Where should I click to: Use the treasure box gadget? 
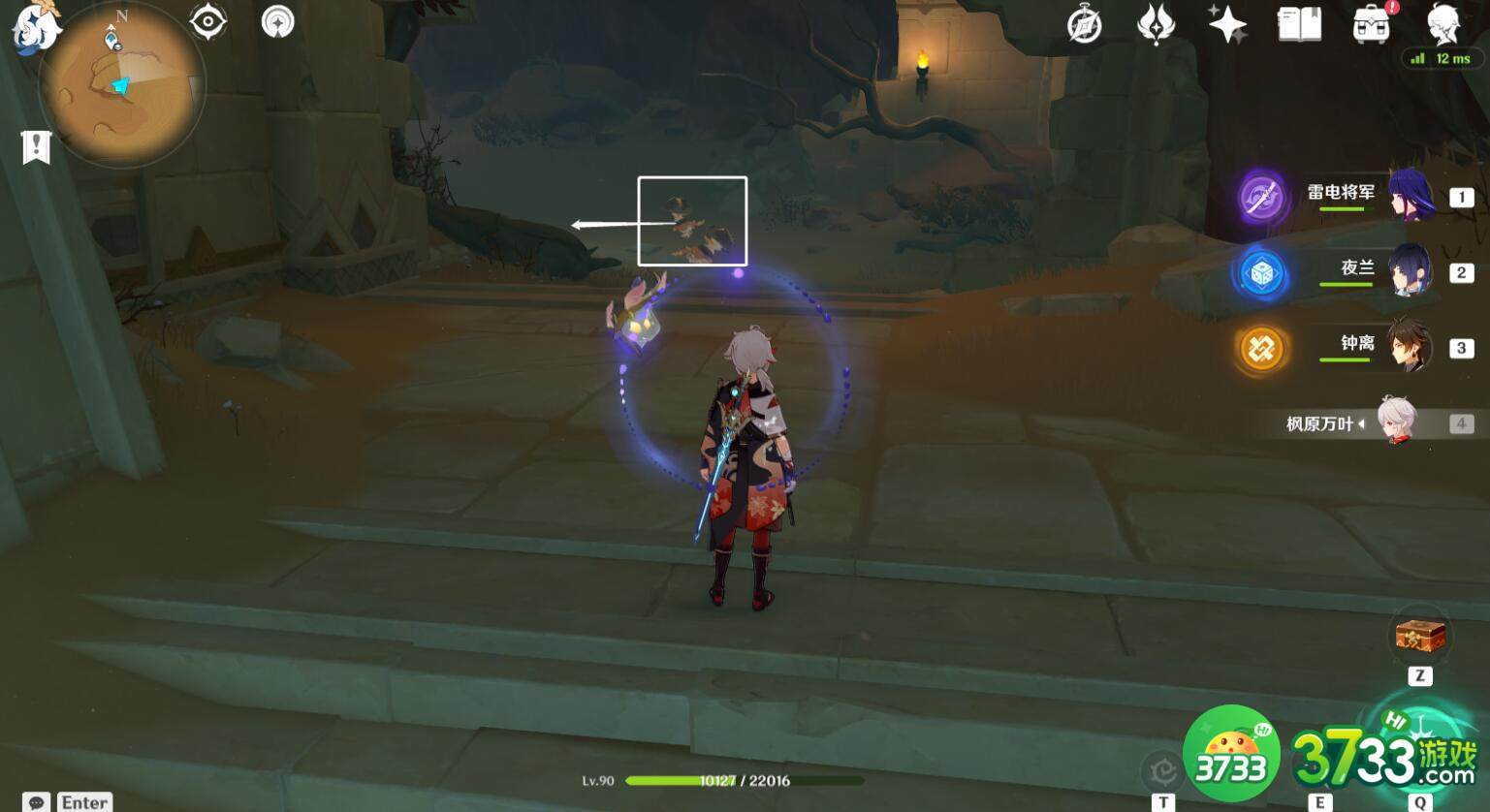(x=1420, y=636)
